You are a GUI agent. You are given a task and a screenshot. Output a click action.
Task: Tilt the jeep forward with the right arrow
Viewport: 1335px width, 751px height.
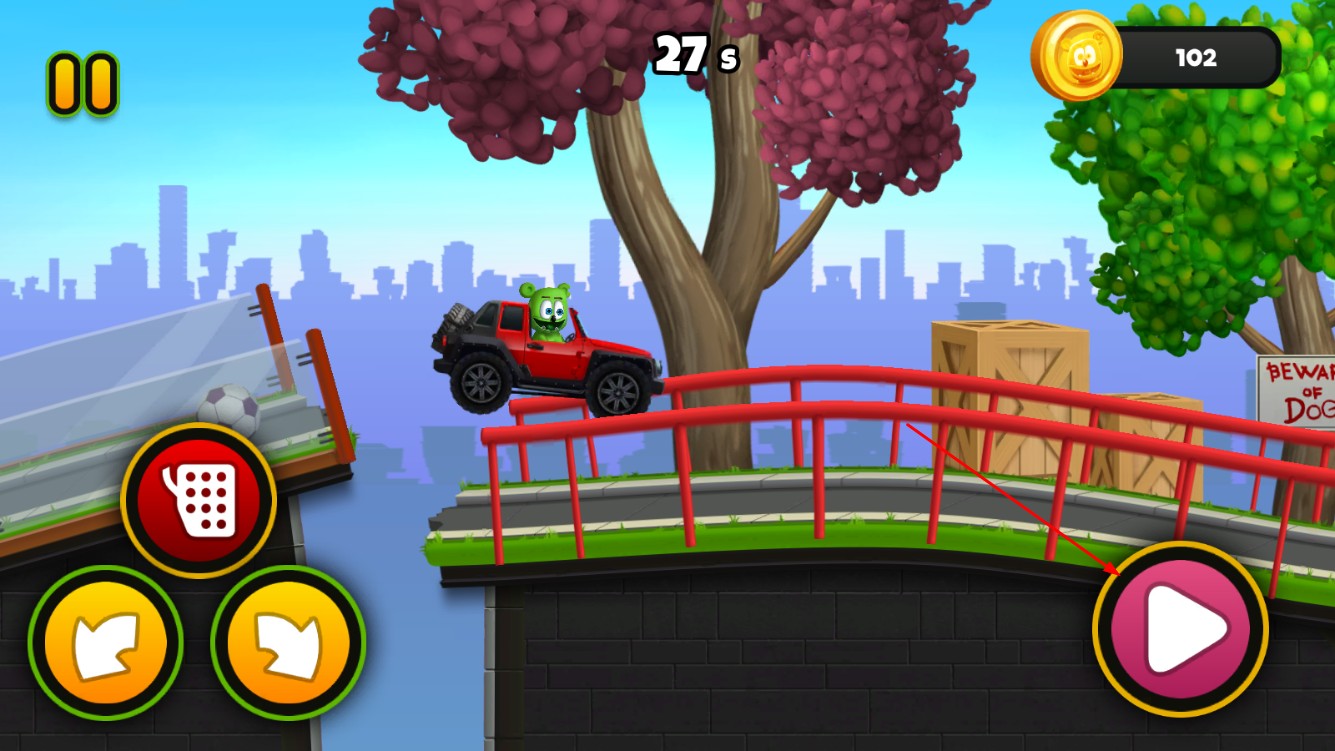click(289, 643)
